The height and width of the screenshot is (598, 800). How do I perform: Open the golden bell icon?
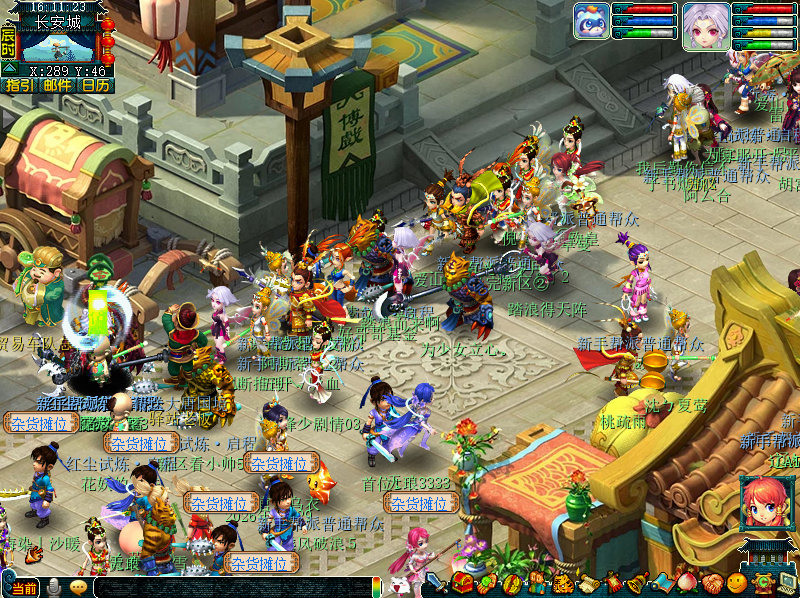(x=637, y=583)
